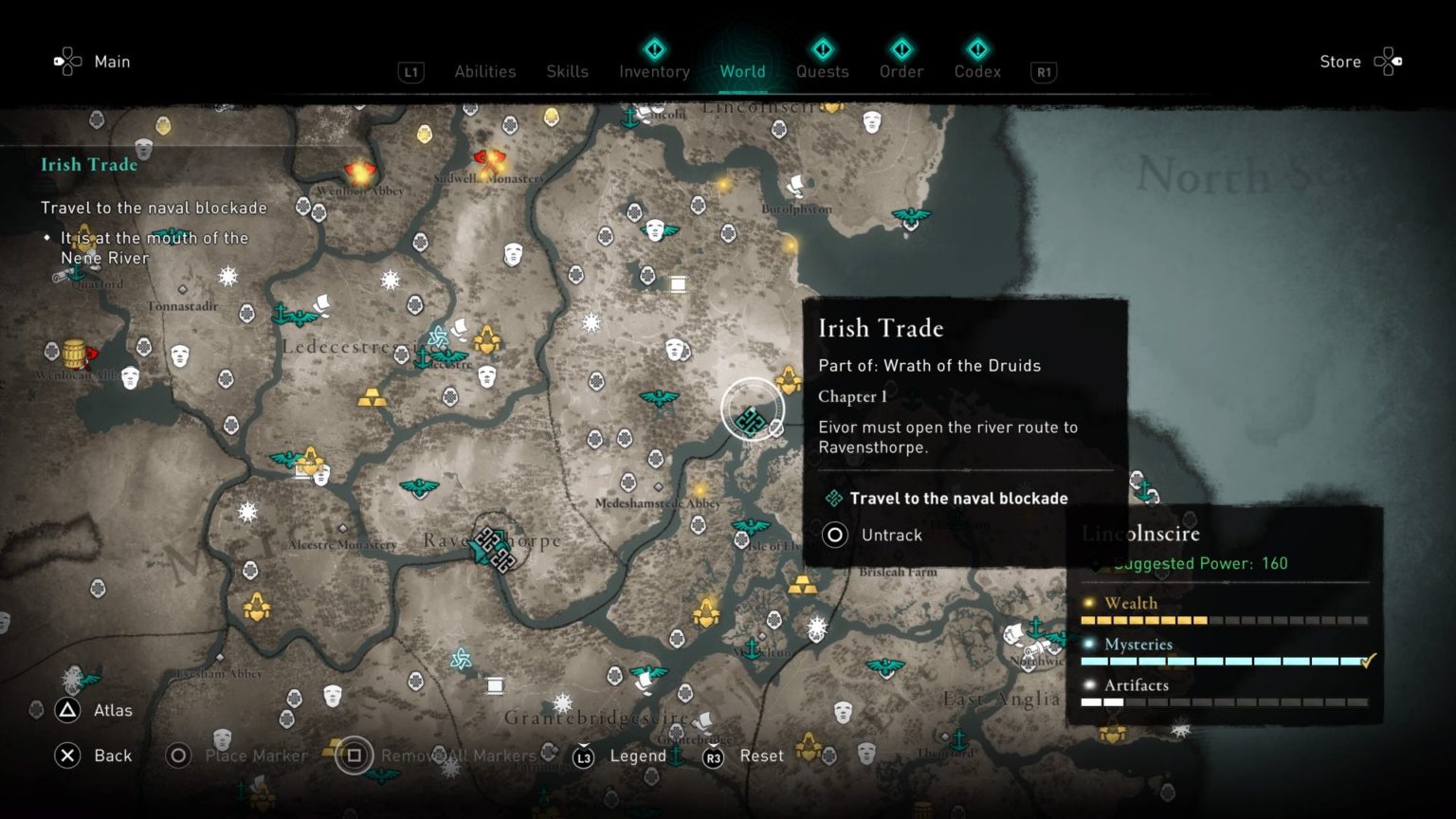This screenshot has height=819, width=1456.
Task: Open the Inventory tab
Action: [653, 71]
